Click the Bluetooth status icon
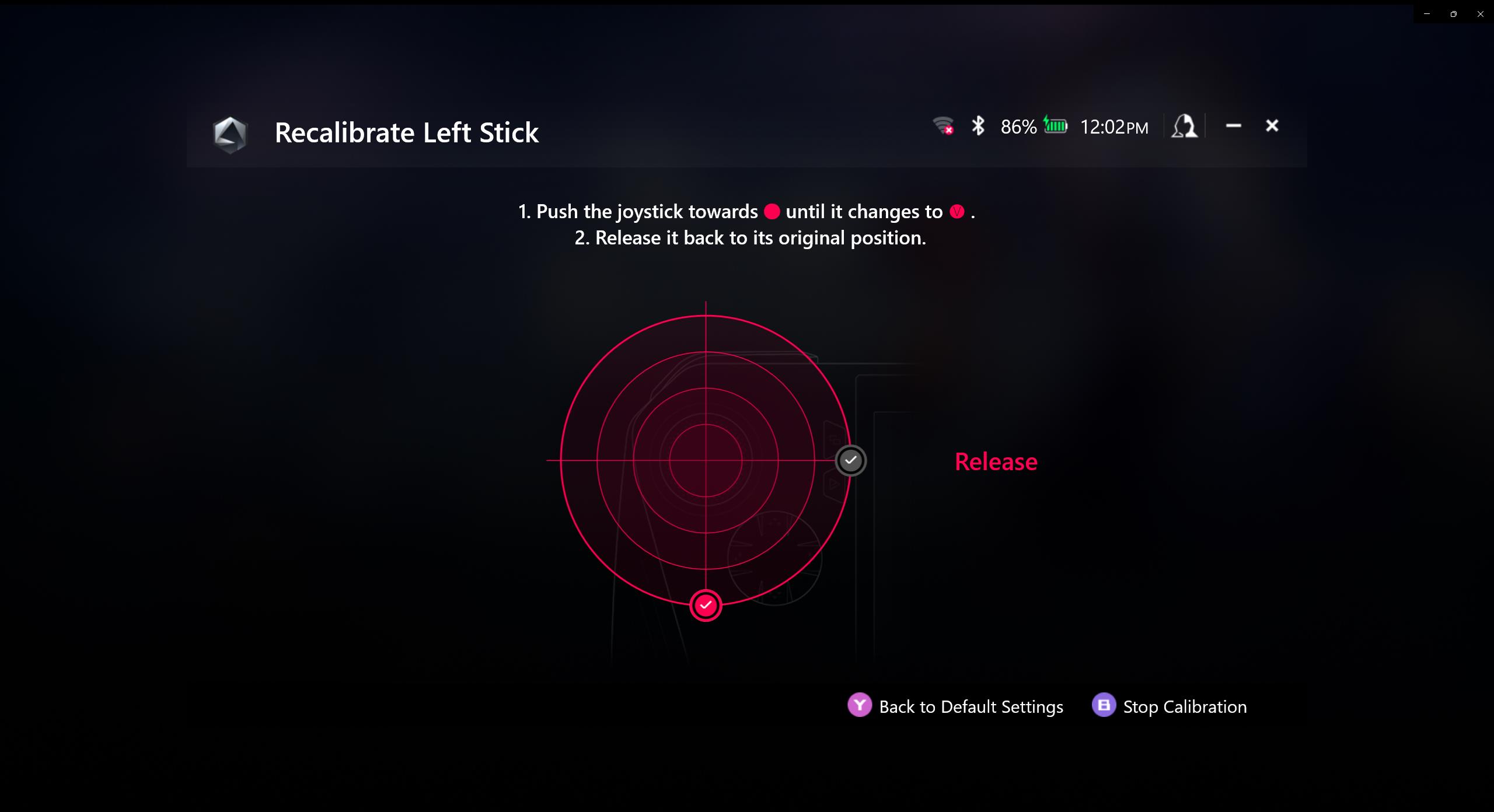 978,126
